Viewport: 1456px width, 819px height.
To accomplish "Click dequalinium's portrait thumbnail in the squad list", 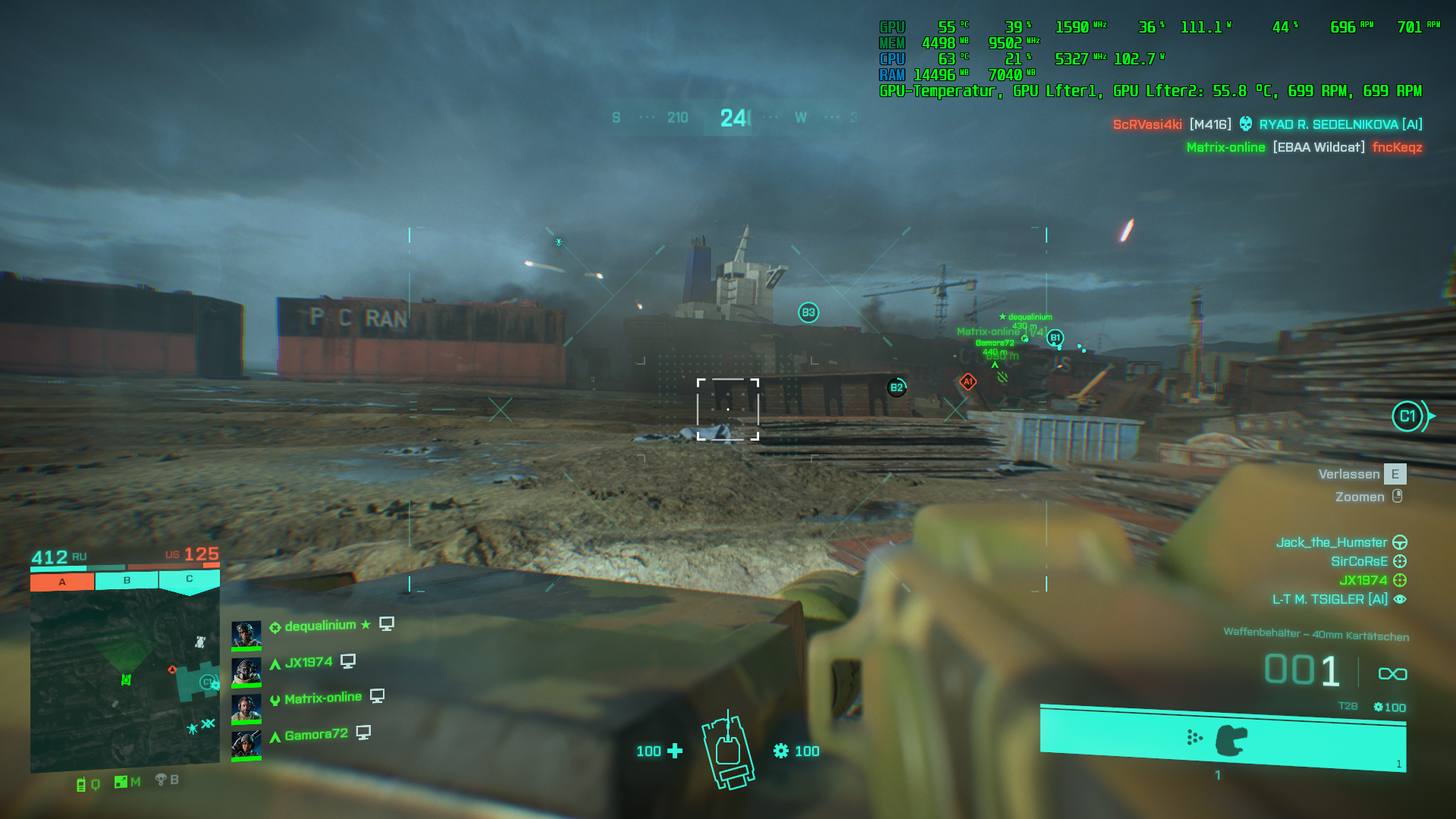I will pos(246,635).
